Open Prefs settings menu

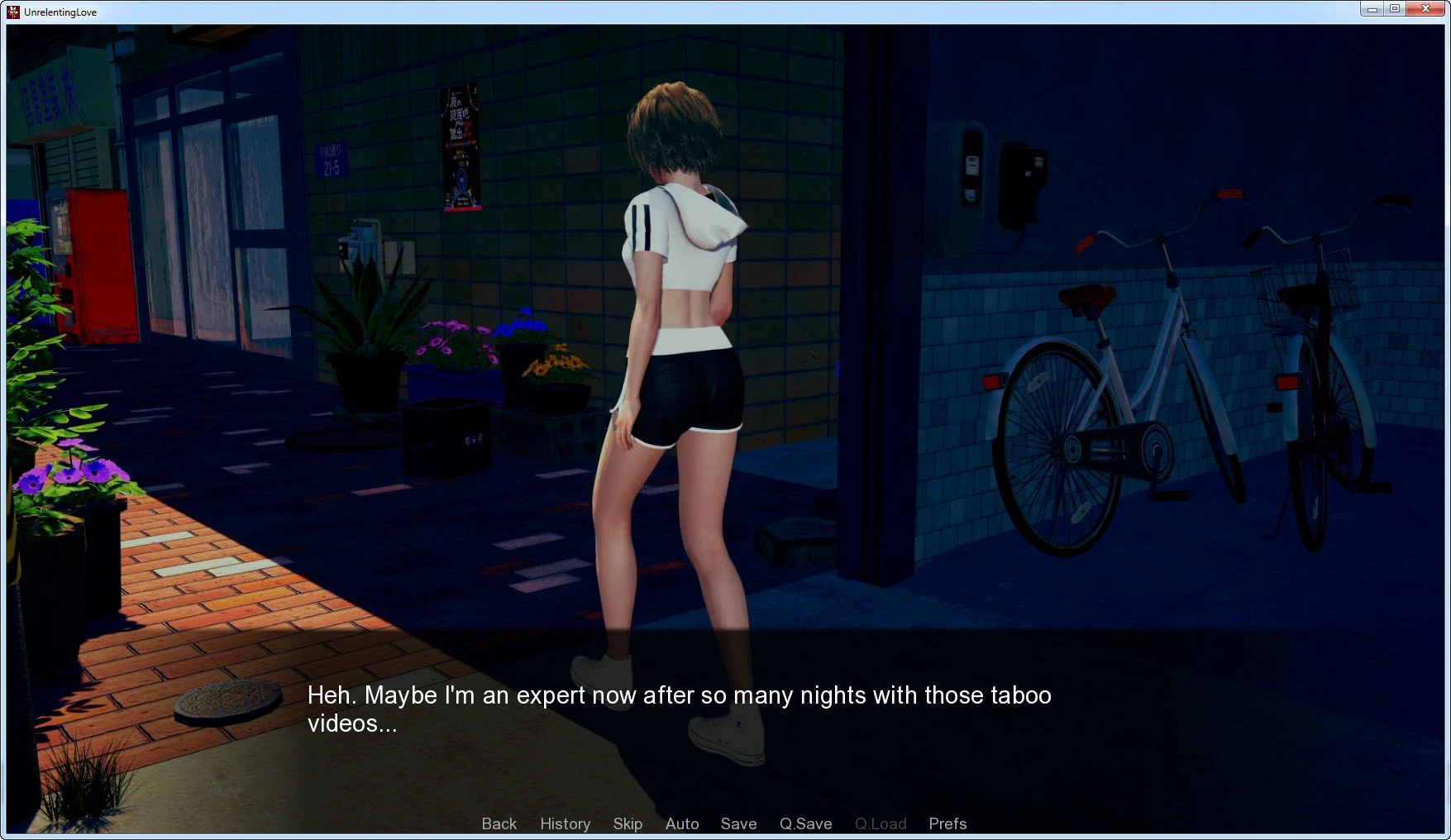click(947, 823)
